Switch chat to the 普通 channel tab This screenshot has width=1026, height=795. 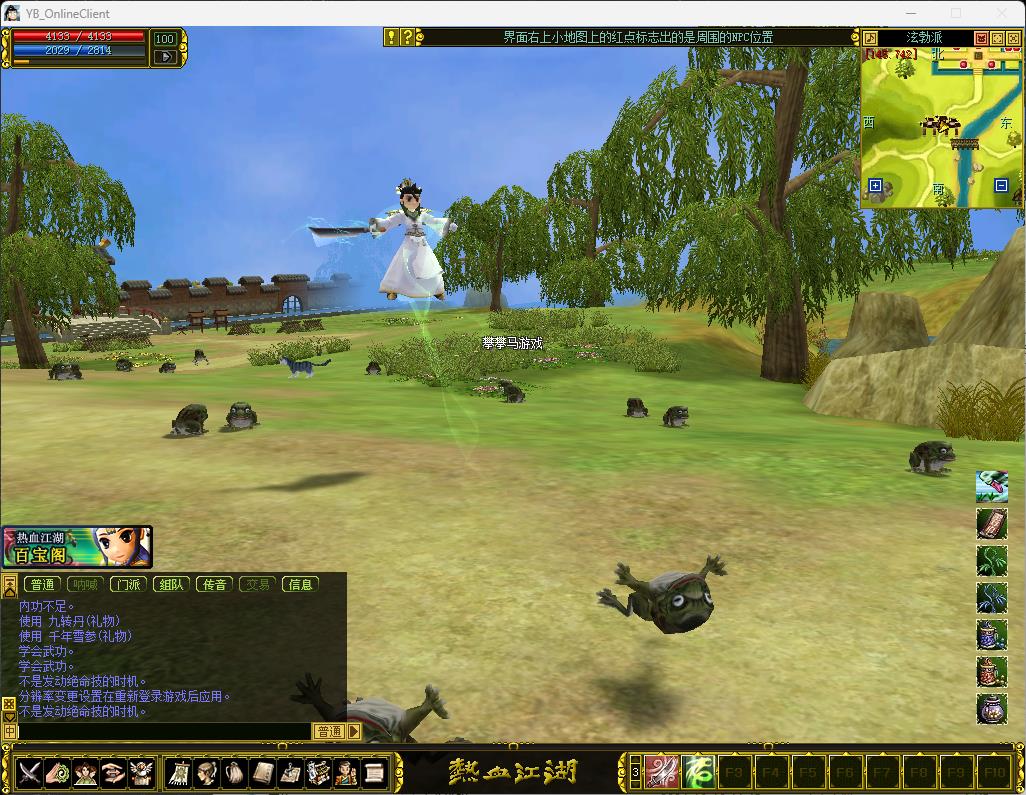42,584
